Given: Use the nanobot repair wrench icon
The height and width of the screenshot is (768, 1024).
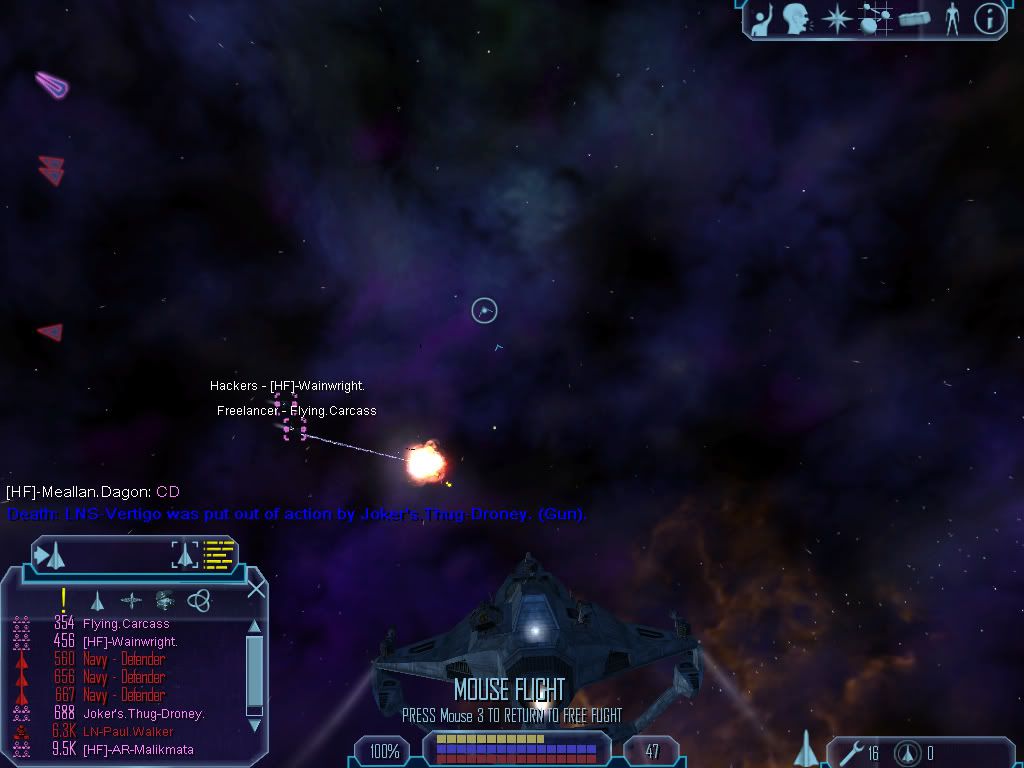Looking at the screenshot, I should (851, 752).
